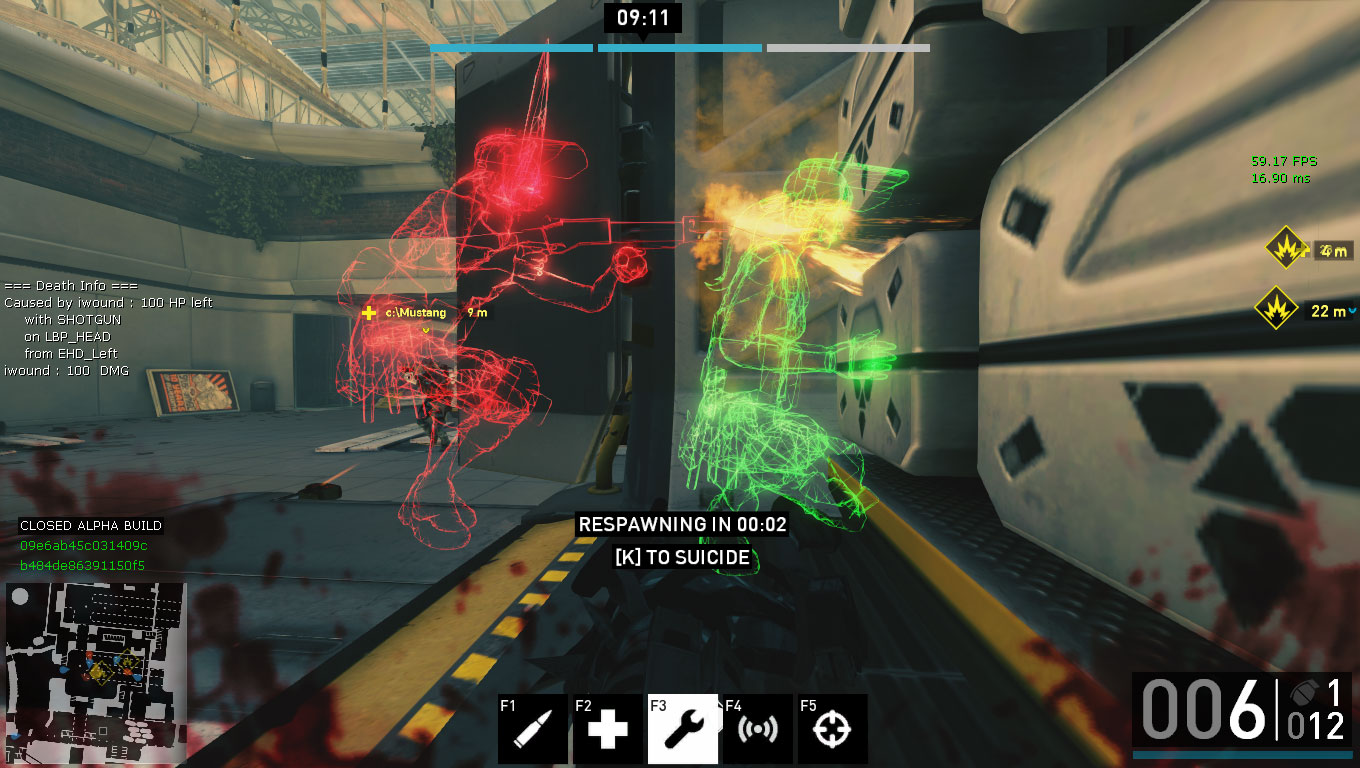Select the c:\Mustang teammate medic marker

pos(369,313)
